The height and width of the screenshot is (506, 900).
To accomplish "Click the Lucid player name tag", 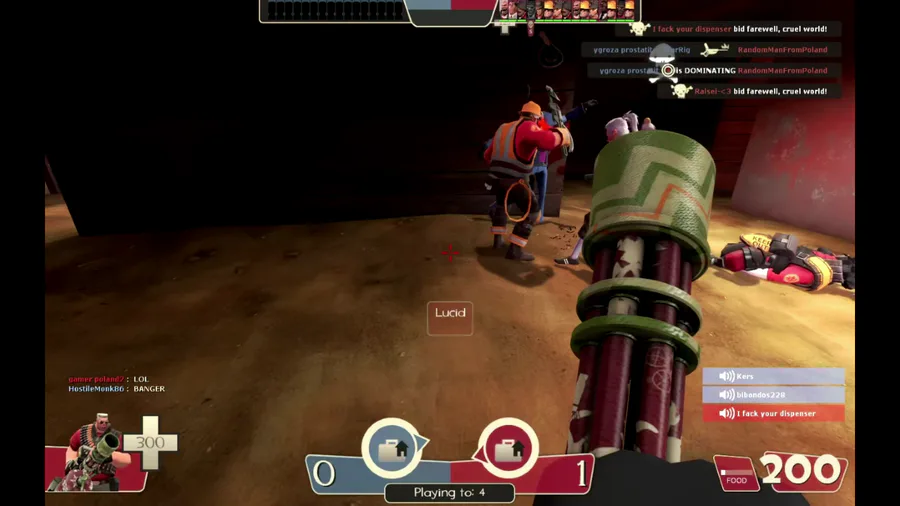I will click(x=450, y=316).
